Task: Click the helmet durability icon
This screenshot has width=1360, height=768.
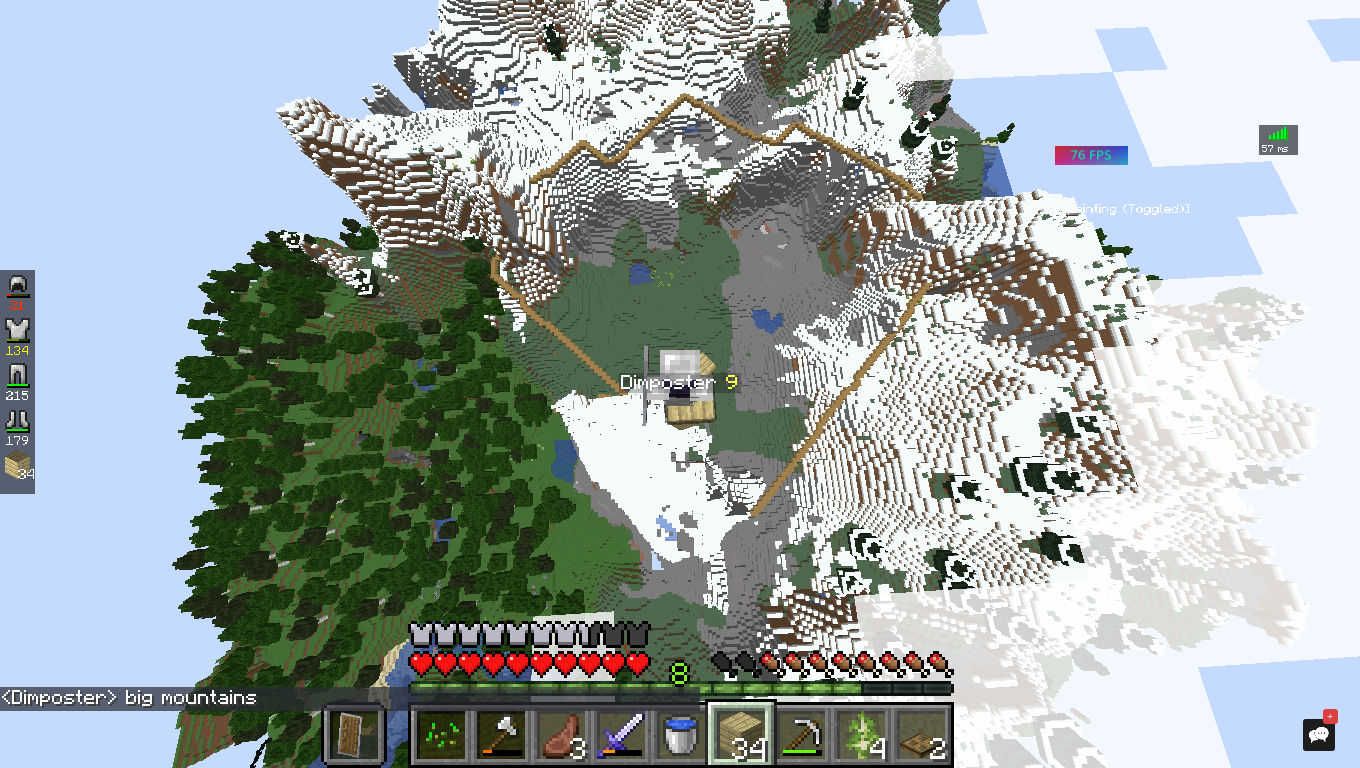Action: 18,287
